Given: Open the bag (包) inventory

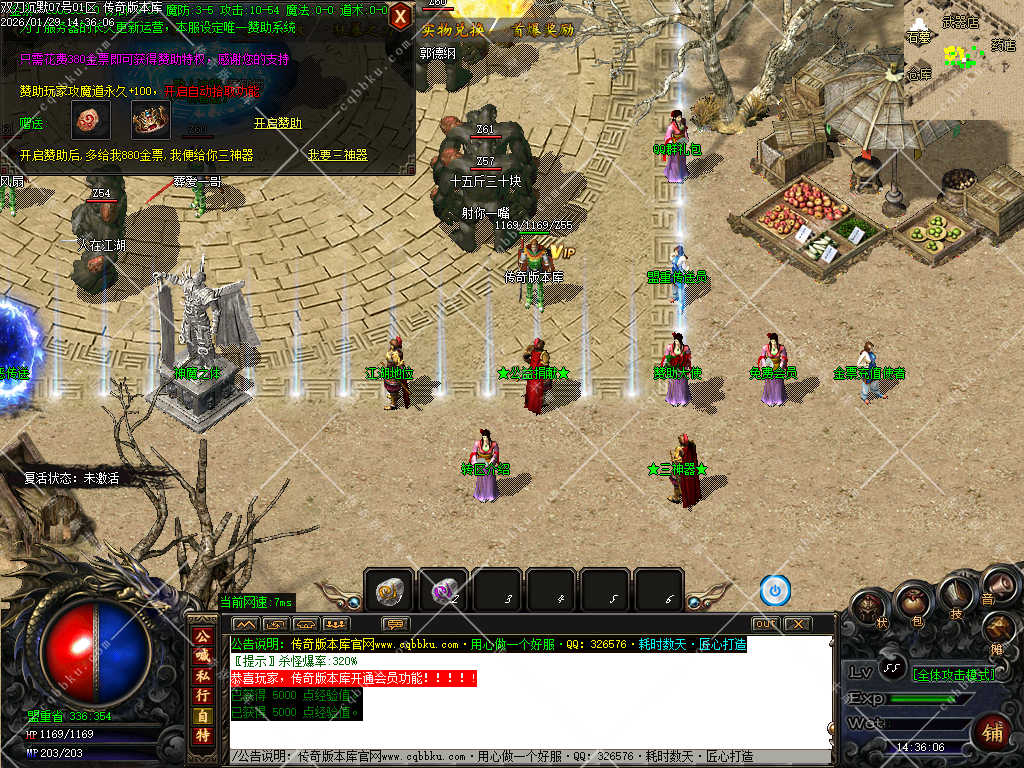Looking at the screenshot, I should point(912,601).
